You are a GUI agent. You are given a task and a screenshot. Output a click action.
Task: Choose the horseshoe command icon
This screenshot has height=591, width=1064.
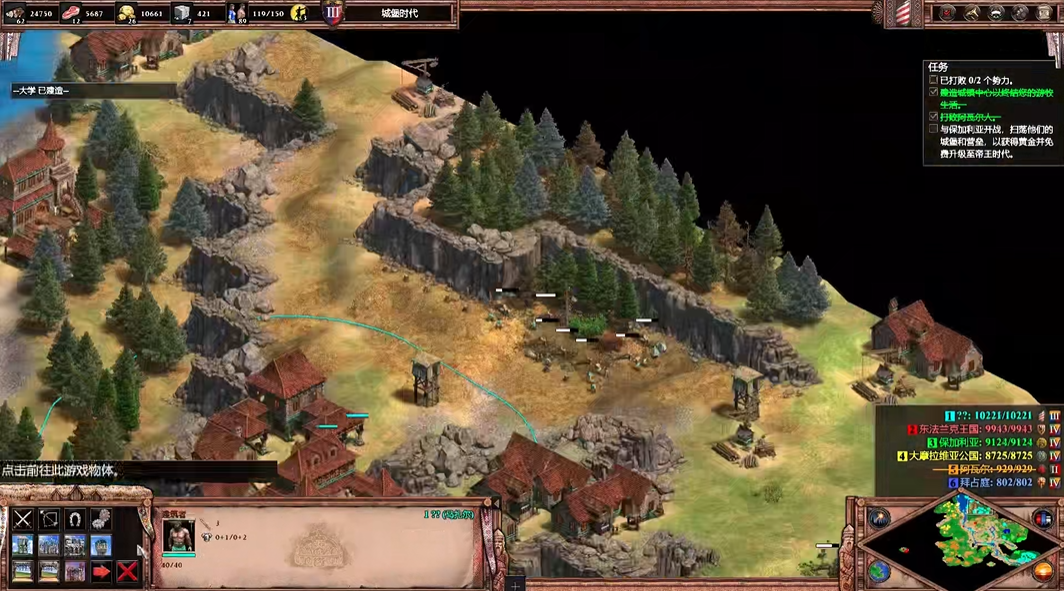[75, 519]
